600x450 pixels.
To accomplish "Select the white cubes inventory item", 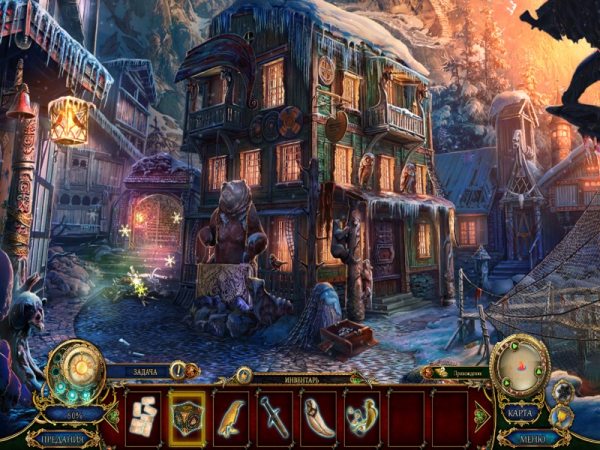I will (143, 417).
